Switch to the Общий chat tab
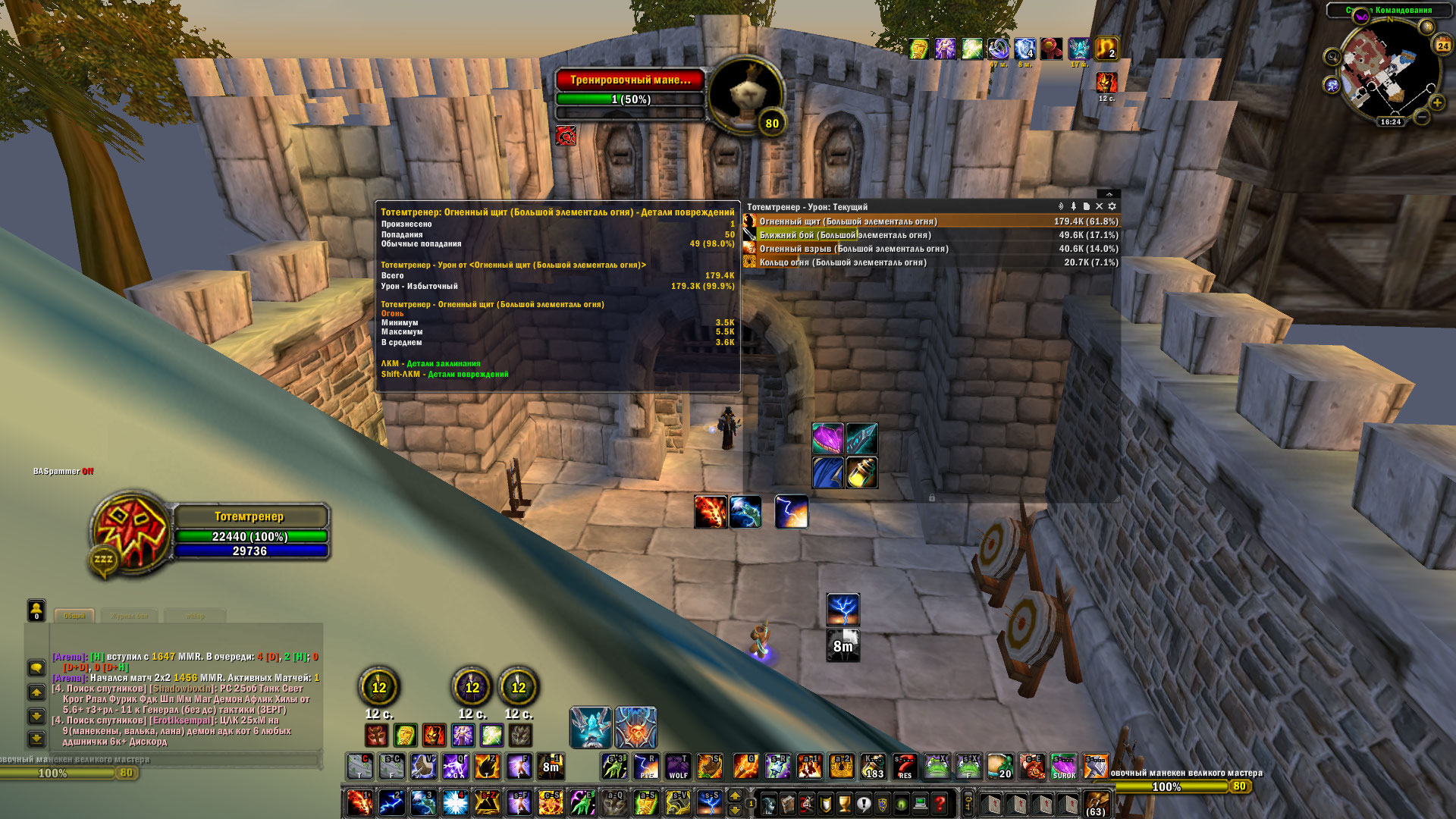The height and width of the screenshot is (819, 1456). (x=74, y=616)
